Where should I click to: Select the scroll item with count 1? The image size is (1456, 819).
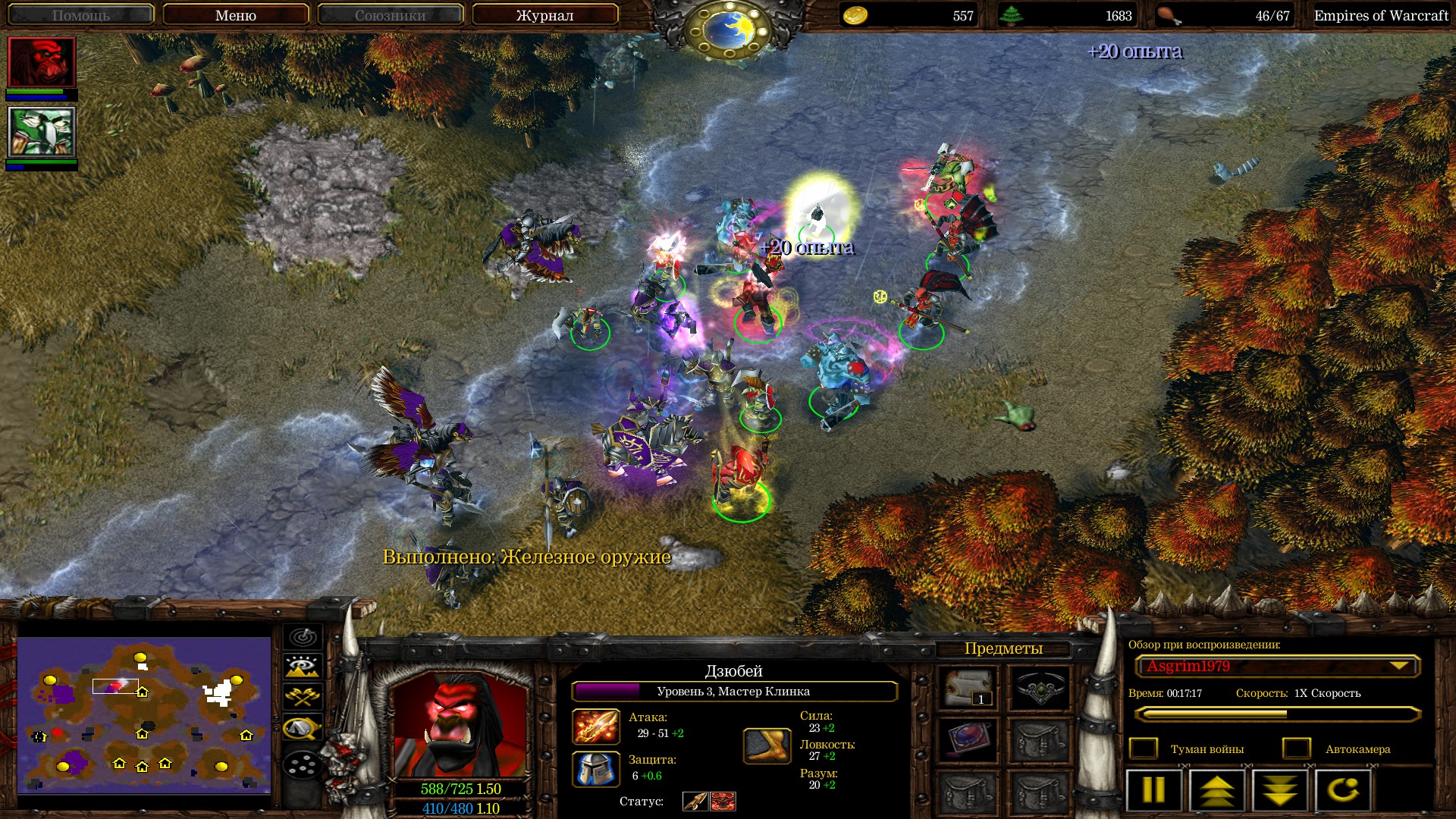(967, 688)
